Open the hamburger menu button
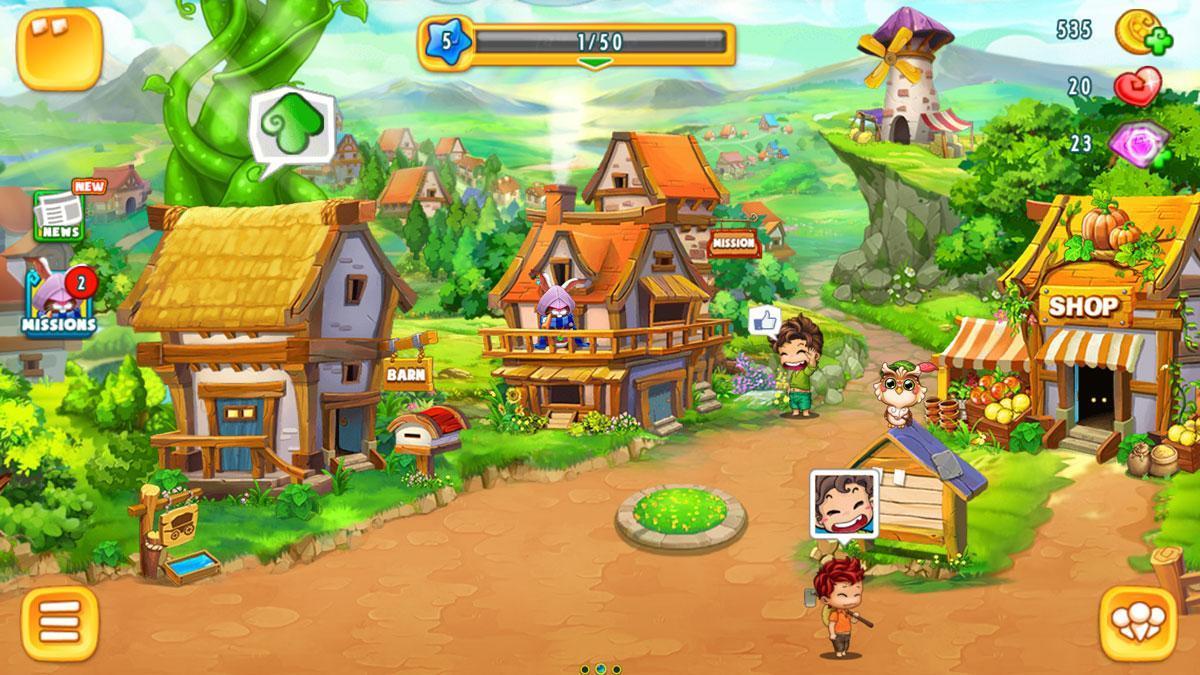The height and width of the screenshot is (675, 1200). click(x=59, y=623)
